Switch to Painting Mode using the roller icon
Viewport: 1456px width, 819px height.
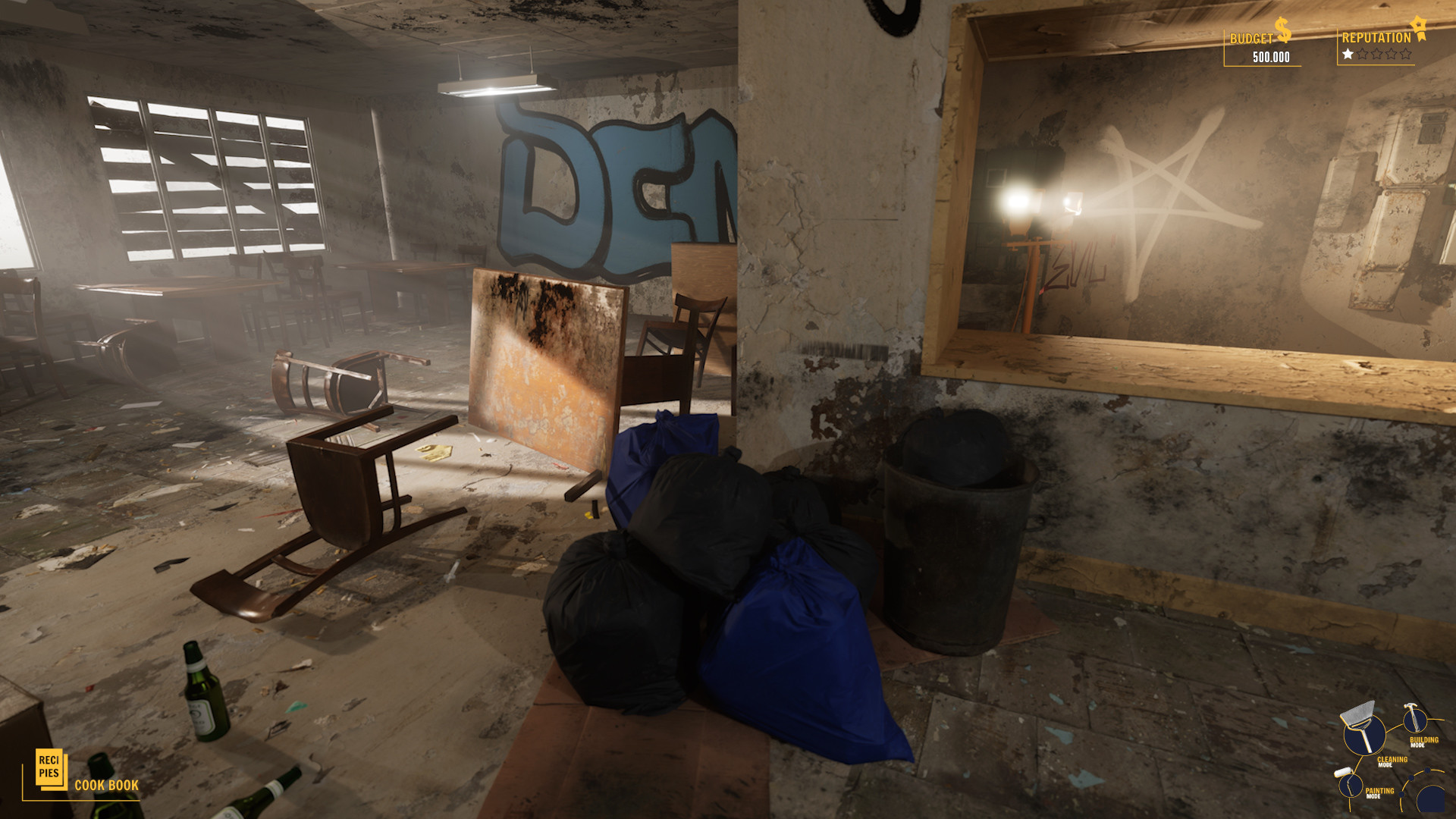coord(1351,786)
